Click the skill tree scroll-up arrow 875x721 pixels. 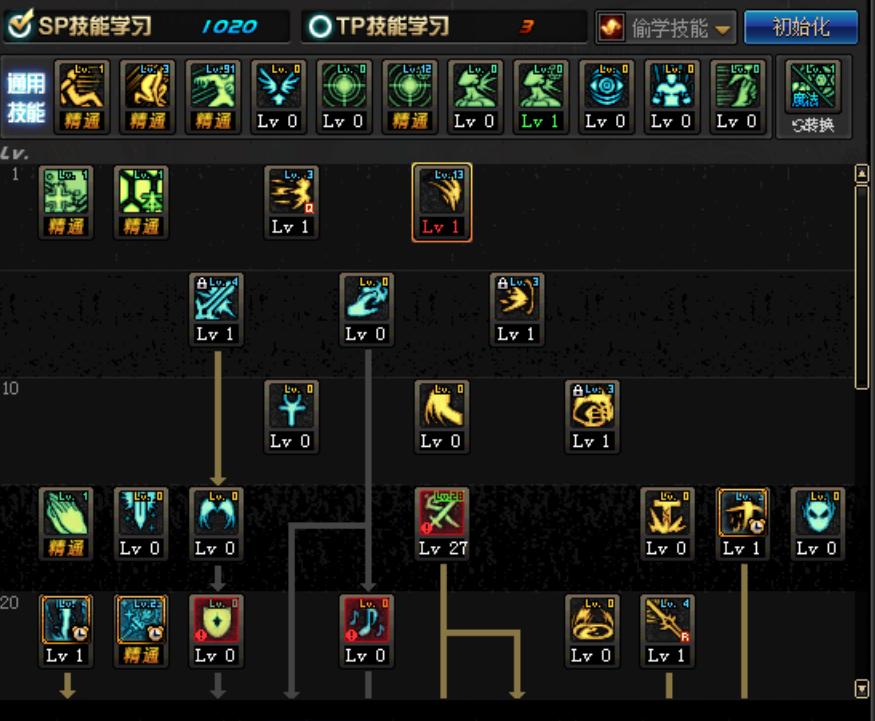tap(862, 175)
